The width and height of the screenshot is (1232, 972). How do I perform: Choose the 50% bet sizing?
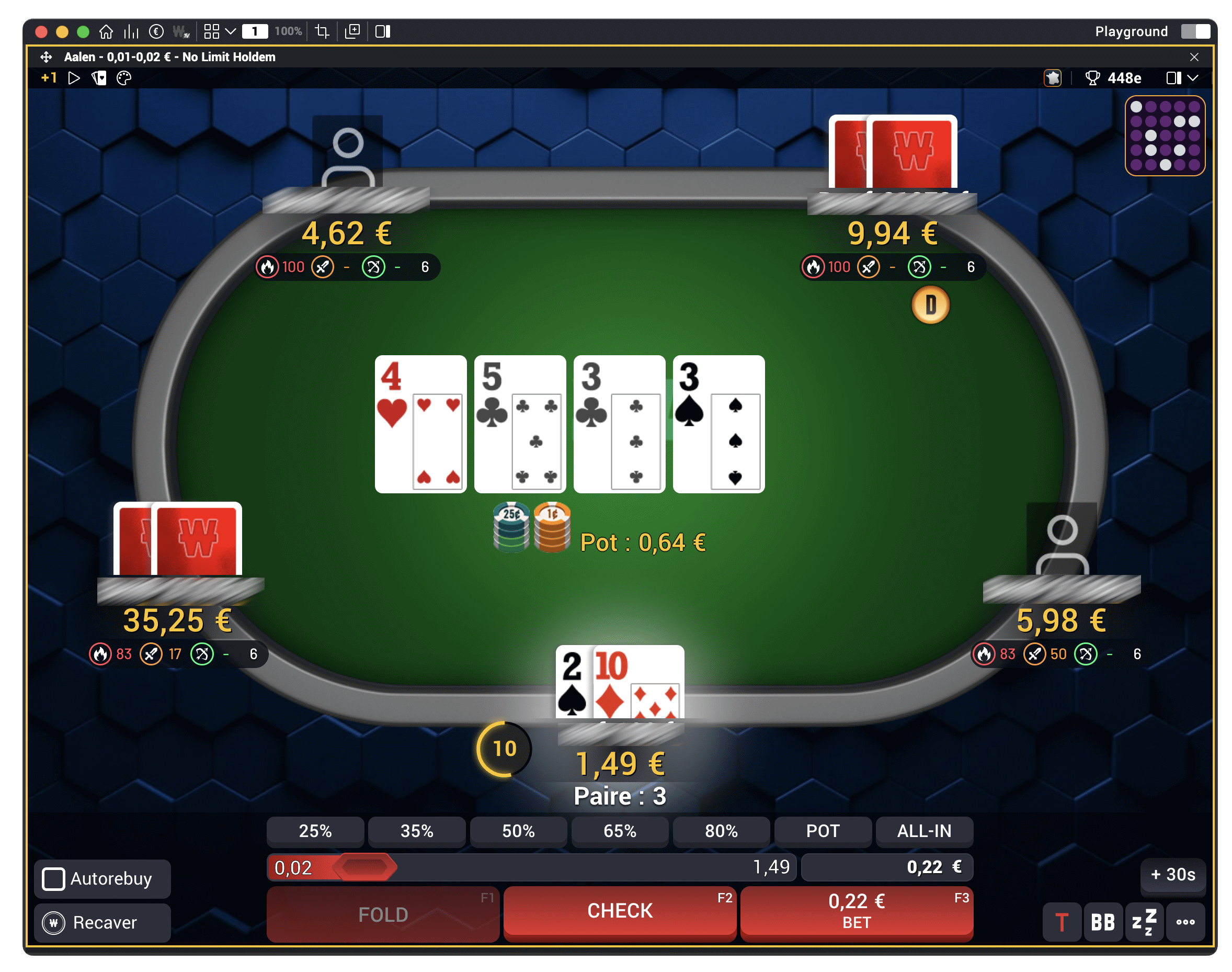518,831
